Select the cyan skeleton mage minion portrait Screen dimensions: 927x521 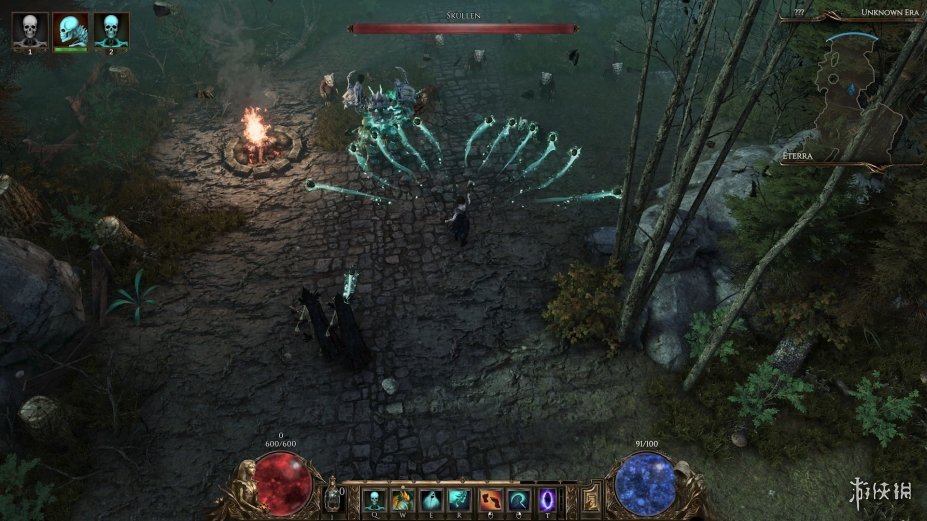coord(111,30)
